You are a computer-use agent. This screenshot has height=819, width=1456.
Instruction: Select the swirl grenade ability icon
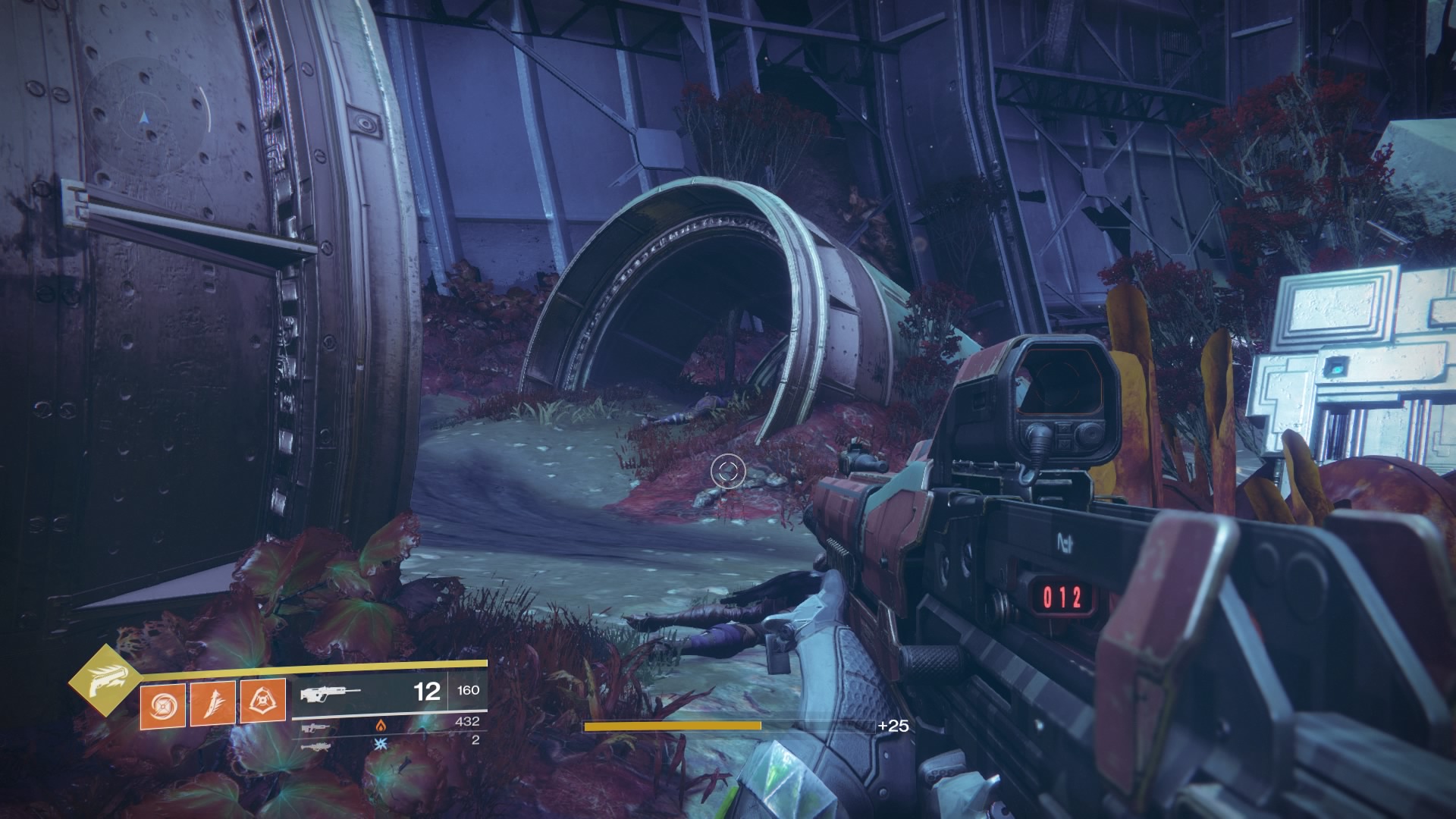[x=162, y=703]
